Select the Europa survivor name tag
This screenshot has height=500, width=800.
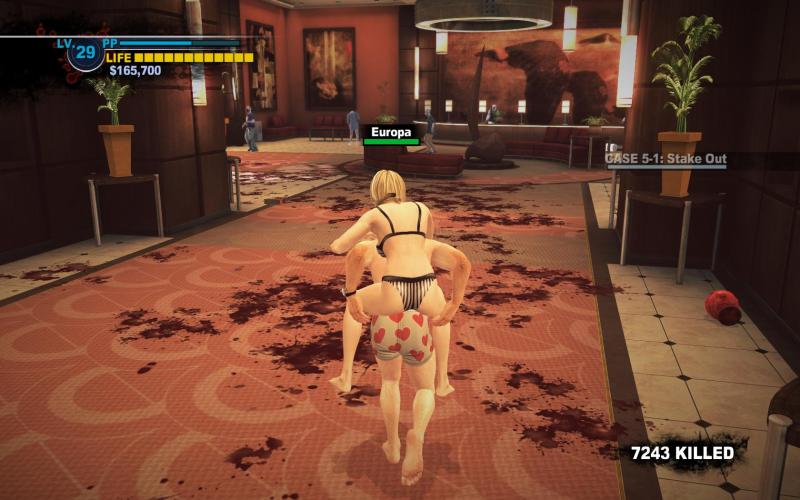pyautogui.click(x=391, y=132)
